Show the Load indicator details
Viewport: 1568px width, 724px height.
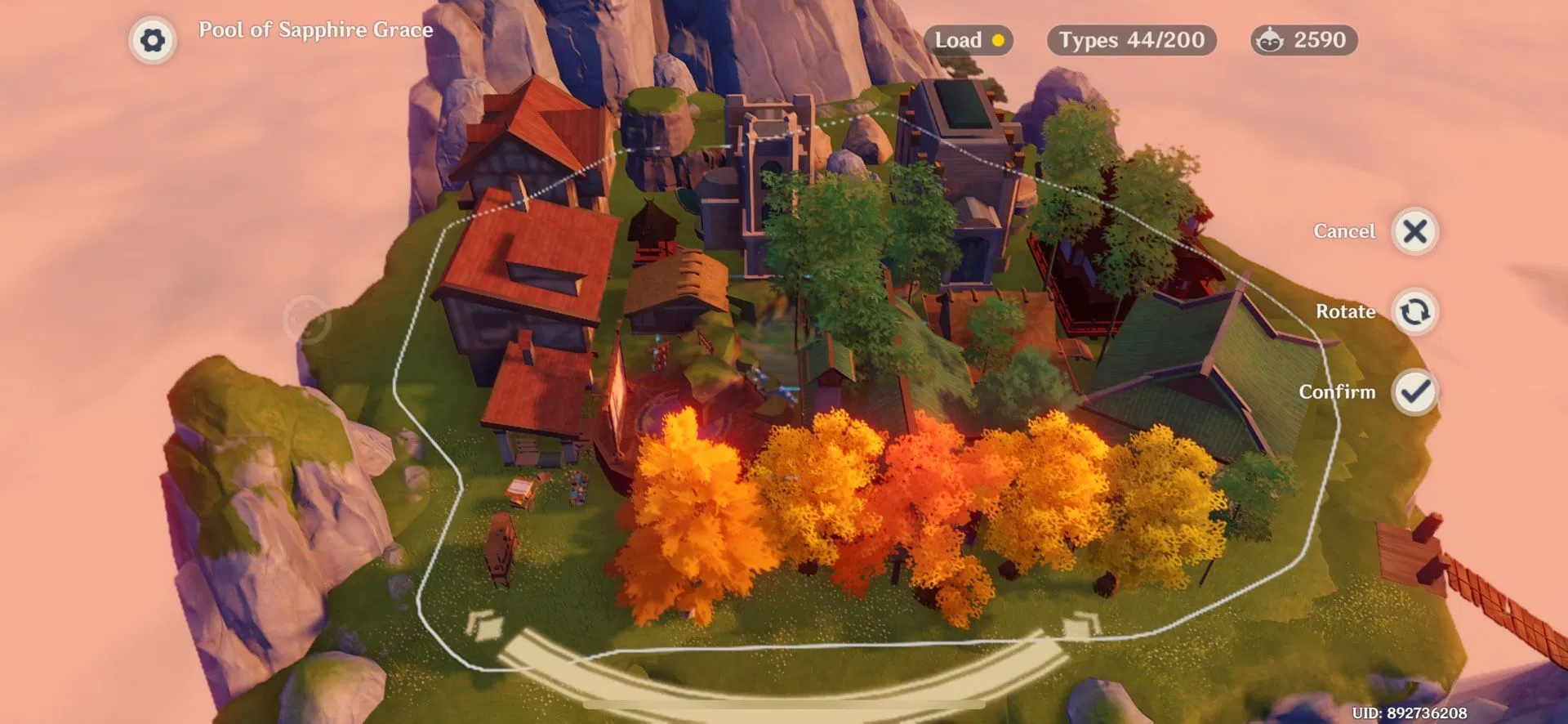pos(969,40)
